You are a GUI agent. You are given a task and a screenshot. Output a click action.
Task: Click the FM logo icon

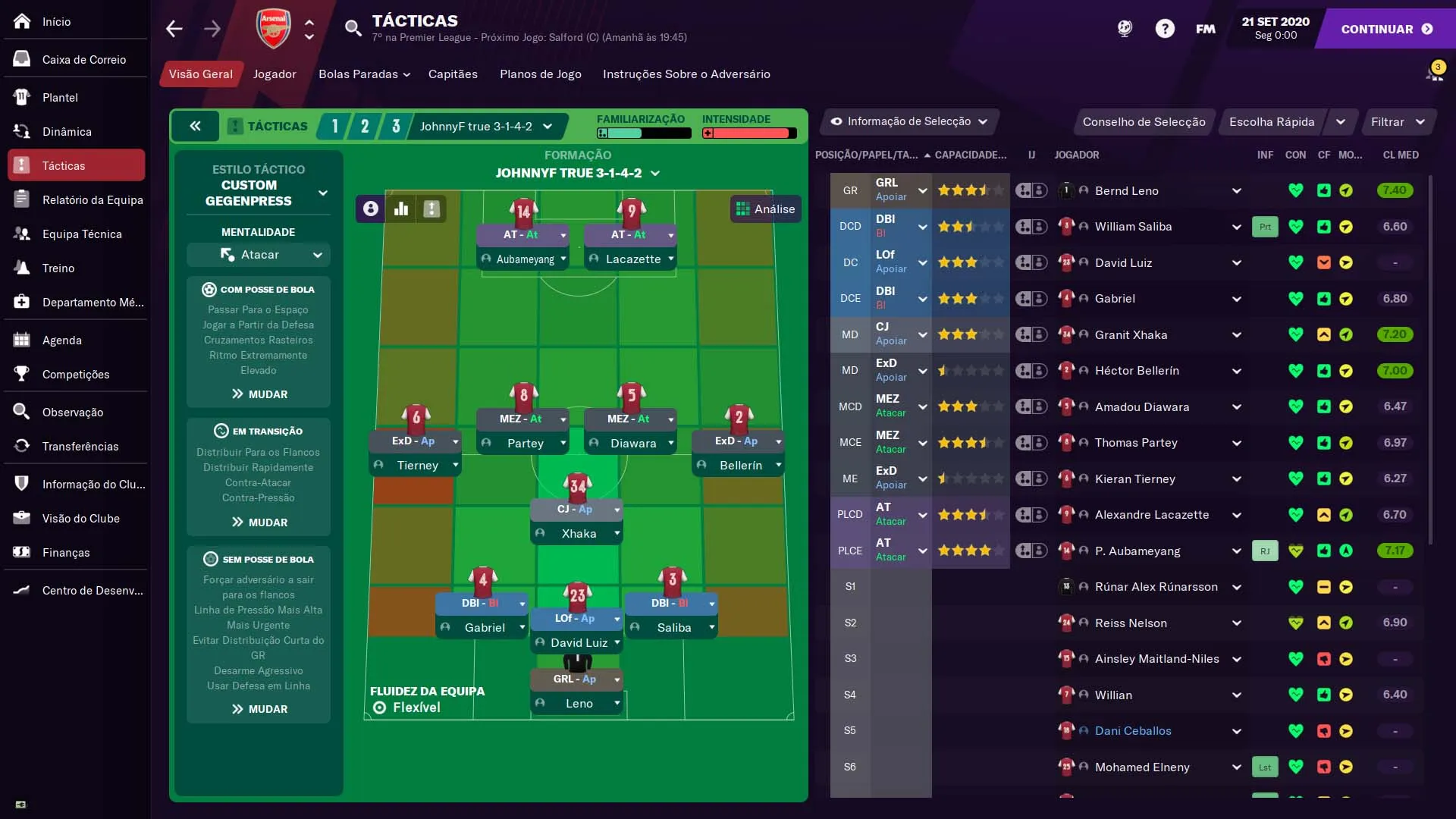tap(1205, 29)
